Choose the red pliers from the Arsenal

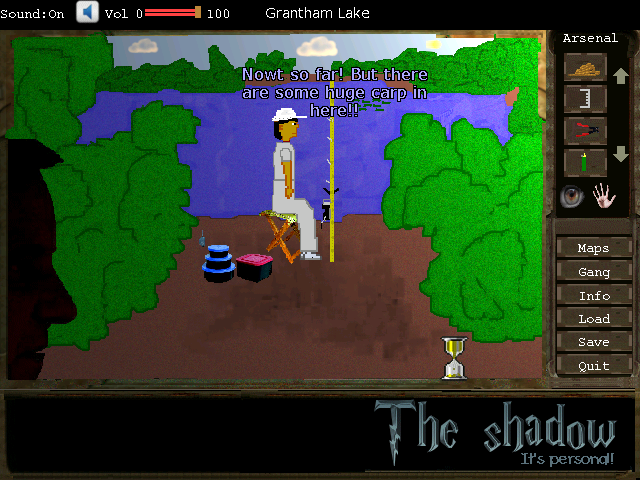[585, 129]
